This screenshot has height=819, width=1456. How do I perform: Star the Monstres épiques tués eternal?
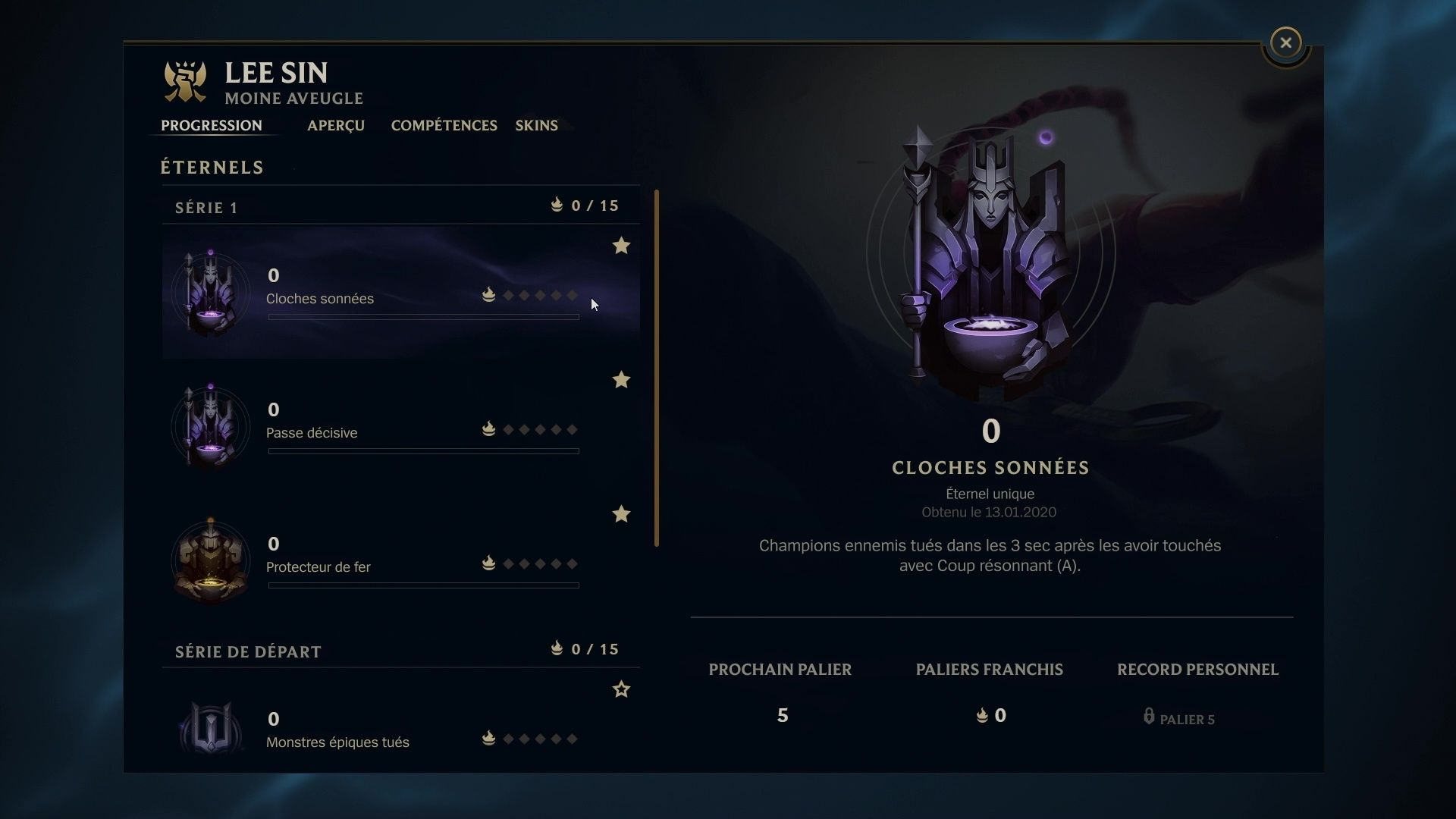point(622,689)
